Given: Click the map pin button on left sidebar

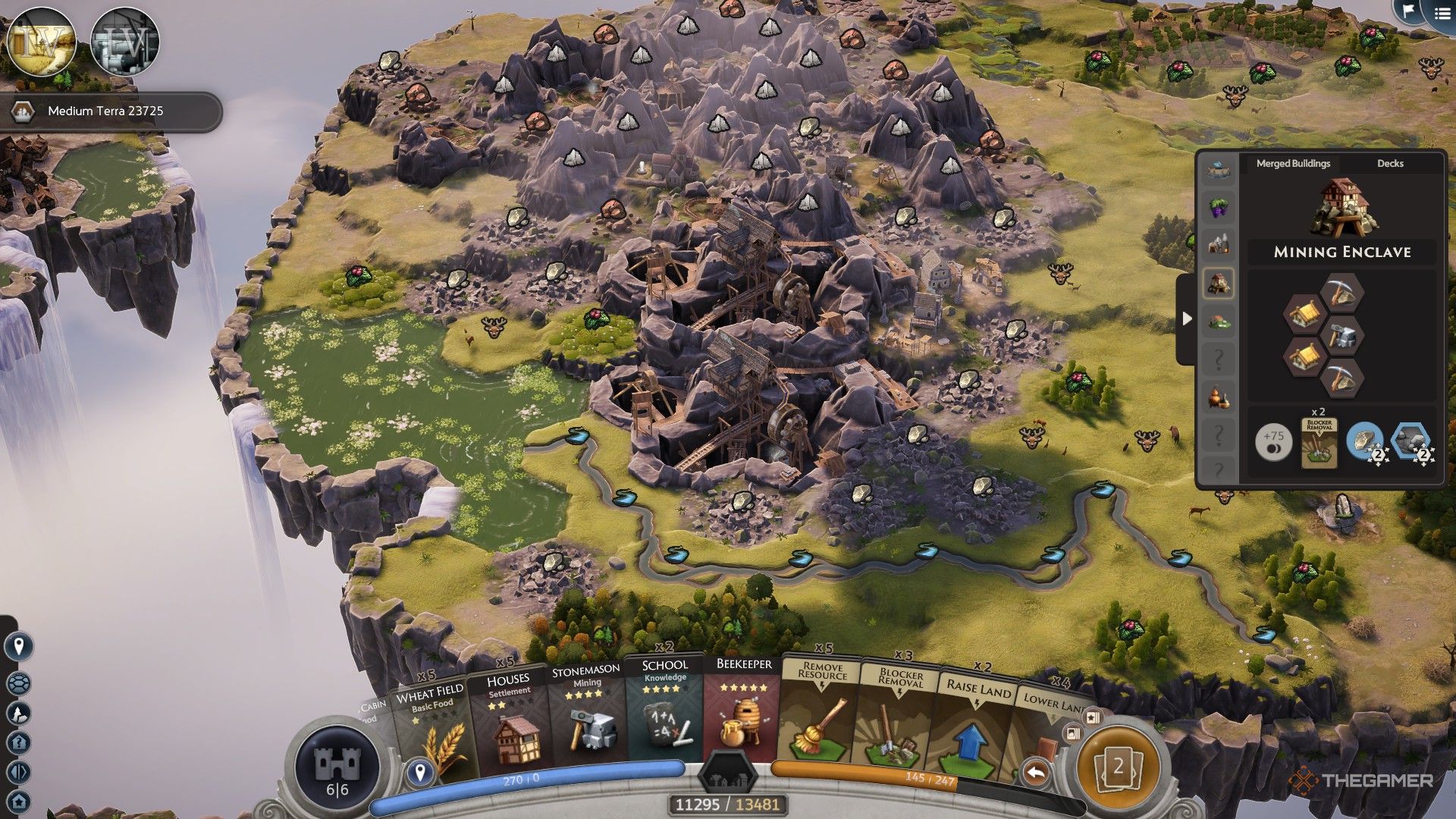Looking at the screenshot, I should click(19, 646).
